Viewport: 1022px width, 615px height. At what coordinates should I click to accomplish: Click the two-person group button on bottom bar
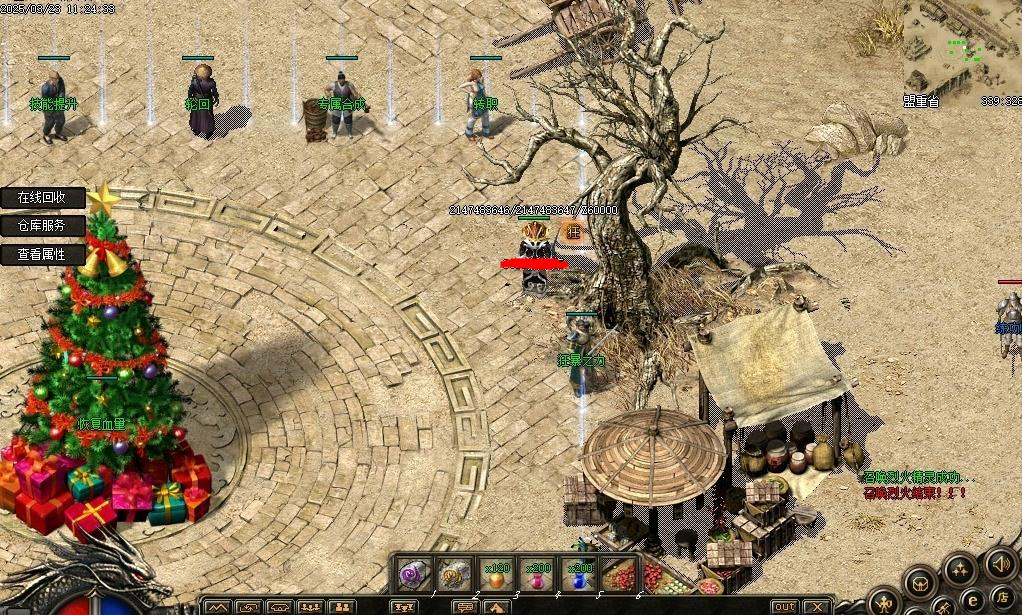pos(342,607)
